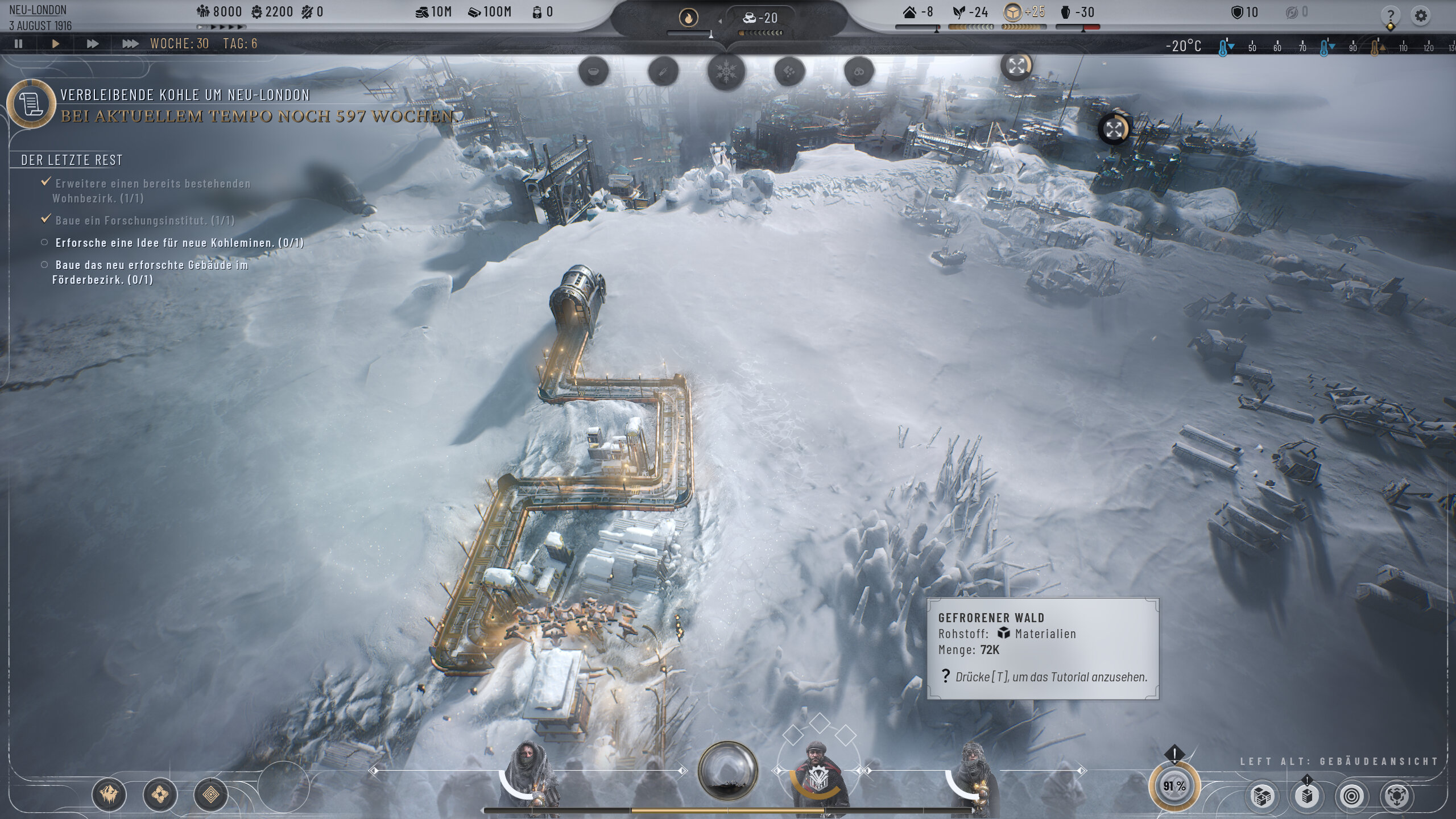
Task: Click the central glass orb at bottom
Action: pyautogui.click(x=727, y=771)
